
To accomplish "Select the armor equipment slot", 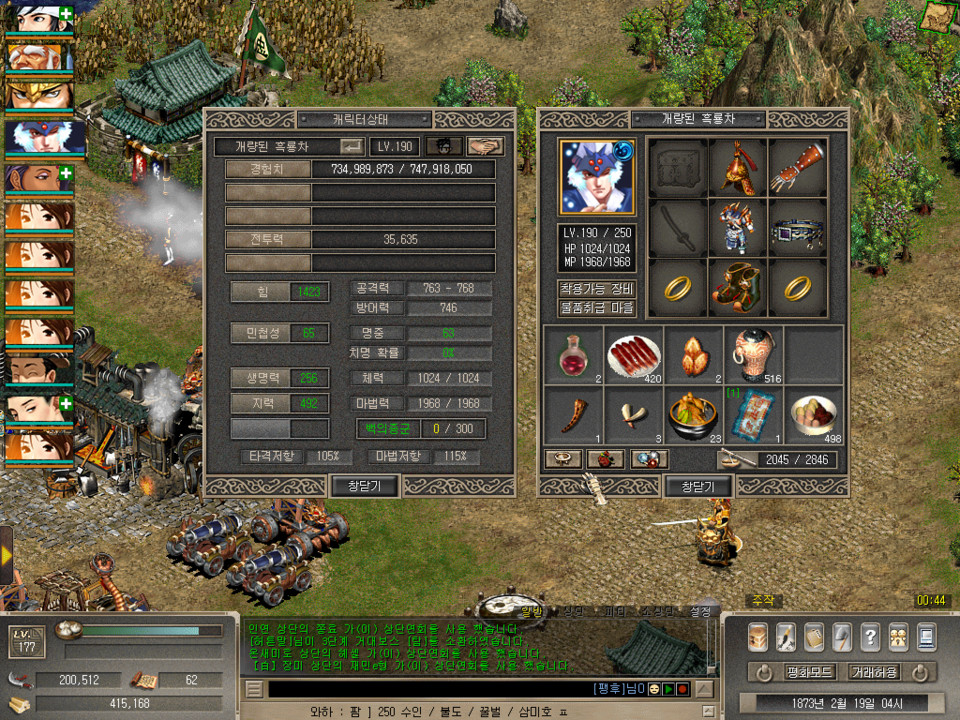I will point(737,228).
